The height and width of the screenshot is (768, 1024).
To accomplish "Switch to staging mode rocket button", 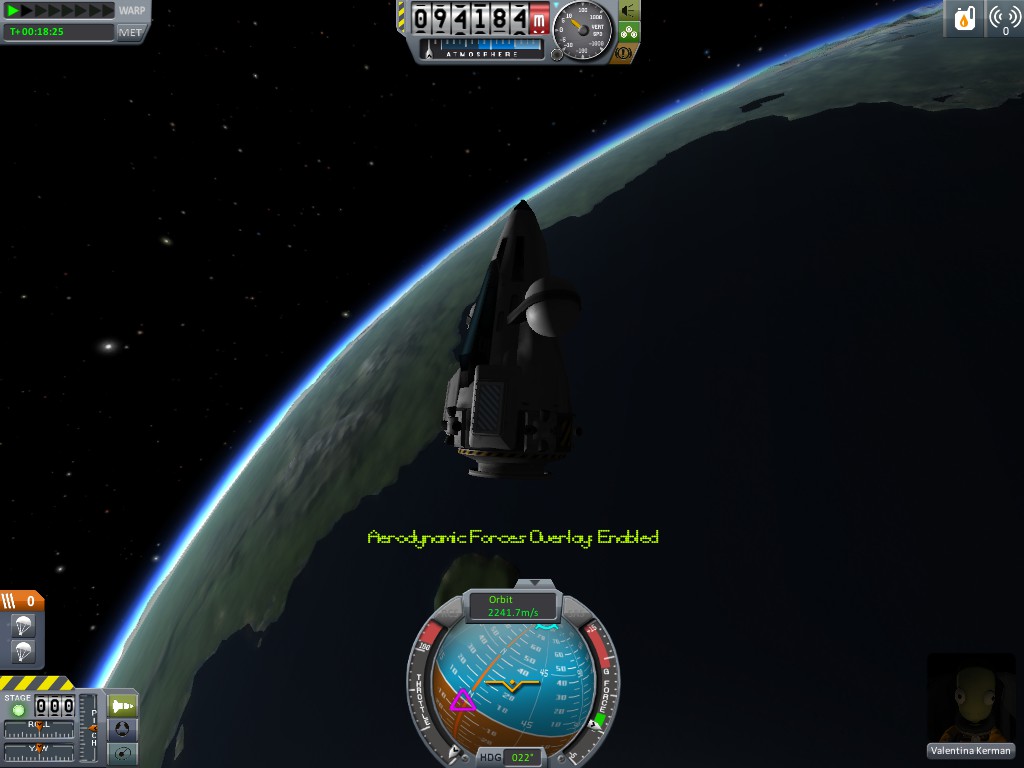I will (x=121, y=704).
